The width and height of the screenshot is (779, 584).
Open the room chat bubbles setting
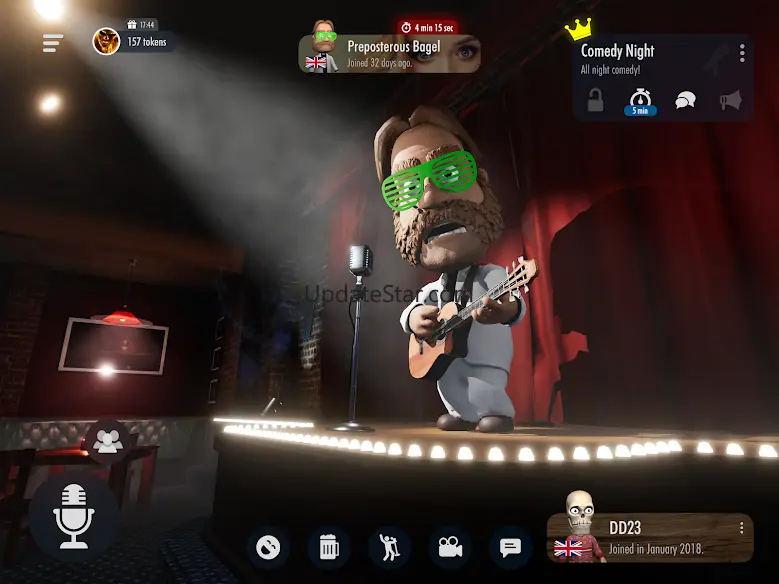click(x=685, y=100)
